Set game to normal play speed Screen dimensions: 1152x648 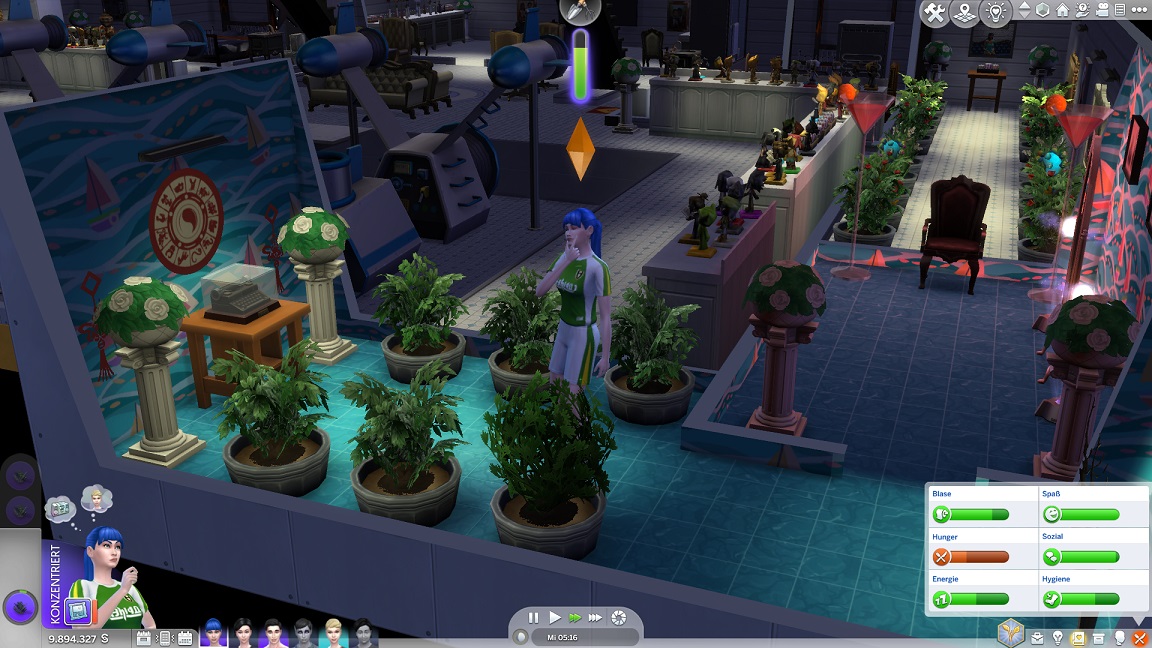555,618
